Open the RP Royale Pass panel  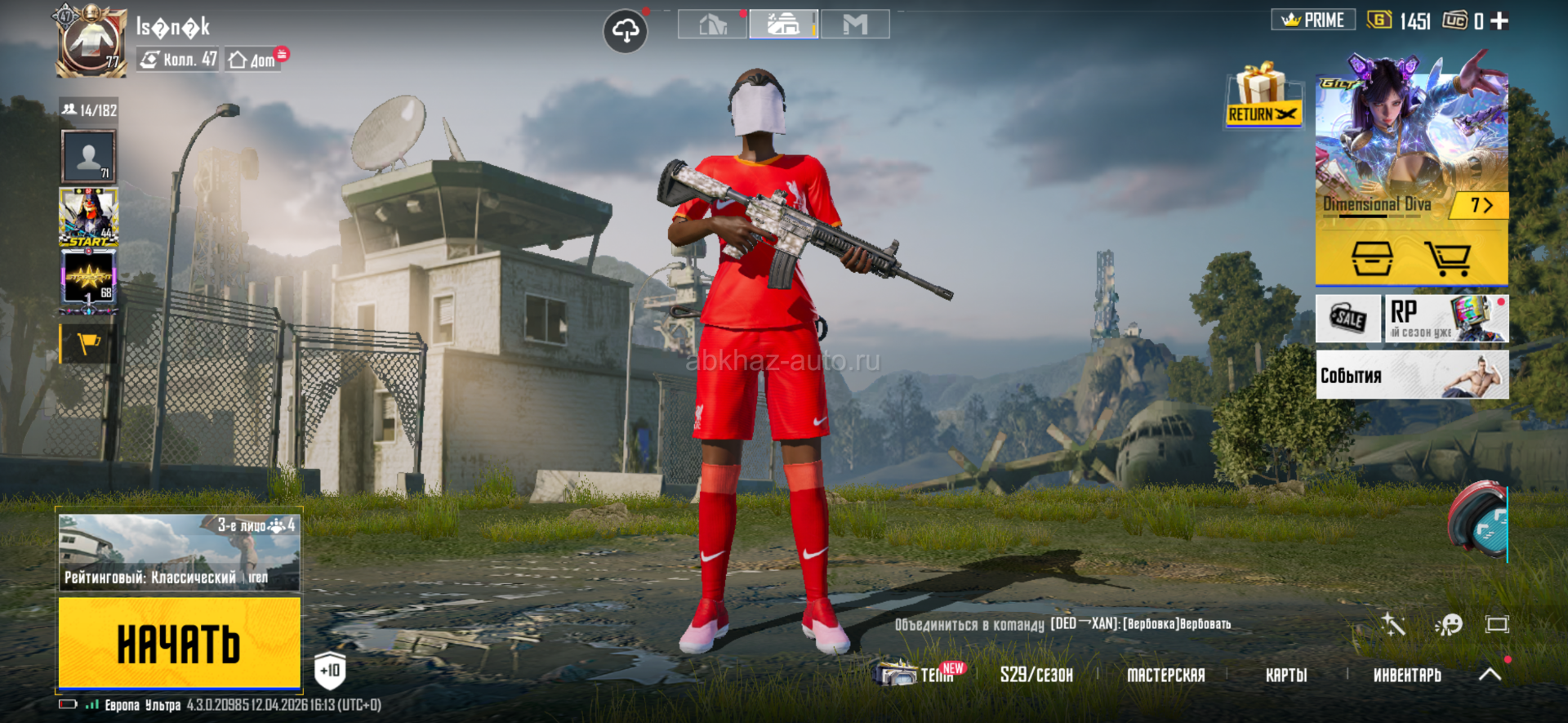(x=1446, y=318)
